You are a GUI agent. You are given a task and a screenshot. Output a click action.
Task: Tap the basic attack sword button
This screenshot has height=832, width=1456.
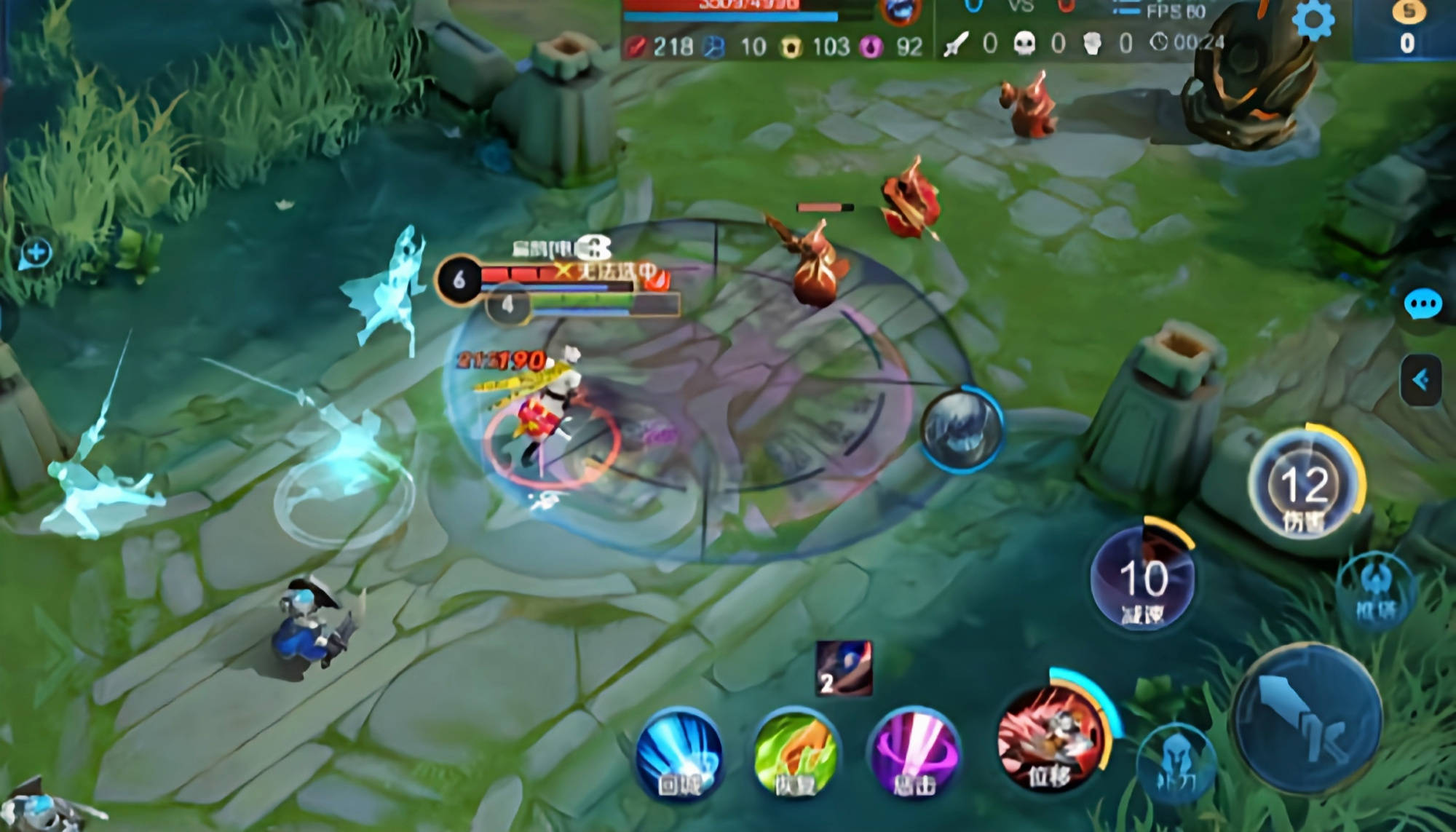[x=1307, y=718]
